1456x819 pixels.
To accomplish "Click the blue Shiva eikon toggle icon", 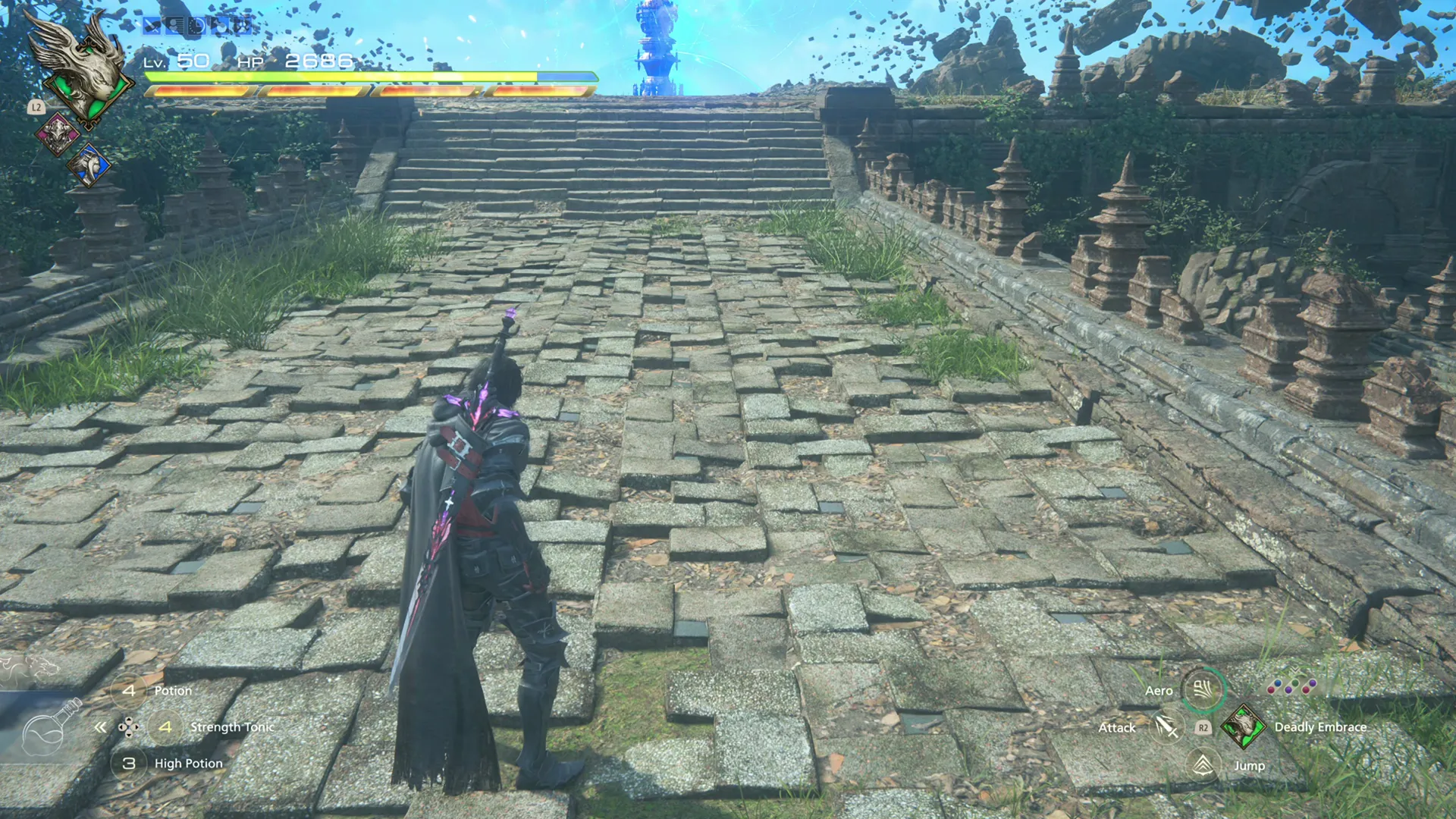I will (89, 166).
